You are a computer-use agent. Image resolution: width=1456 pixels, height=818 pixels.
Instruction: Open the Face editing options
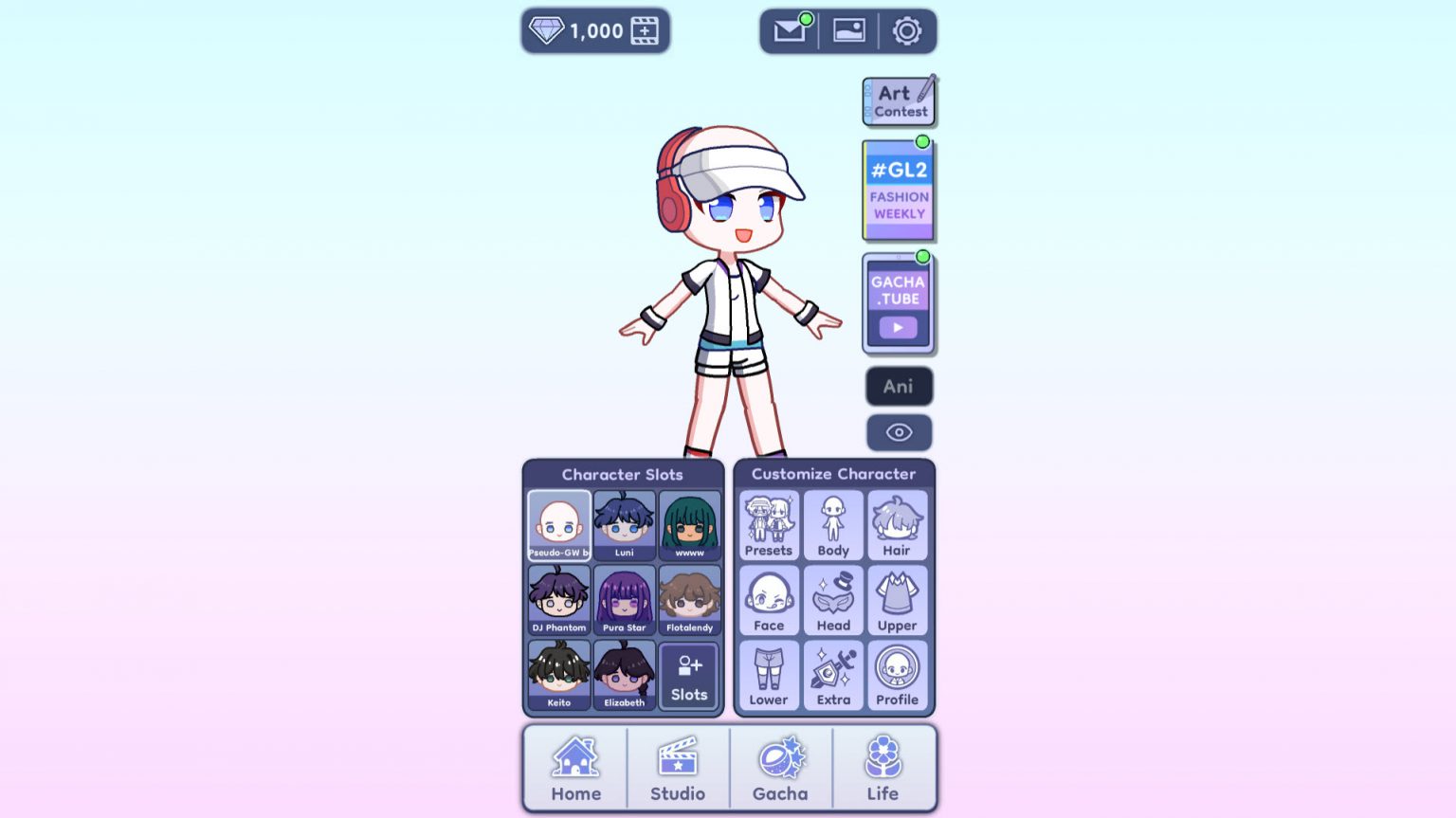pyautogui.click(x=768, y=599)
